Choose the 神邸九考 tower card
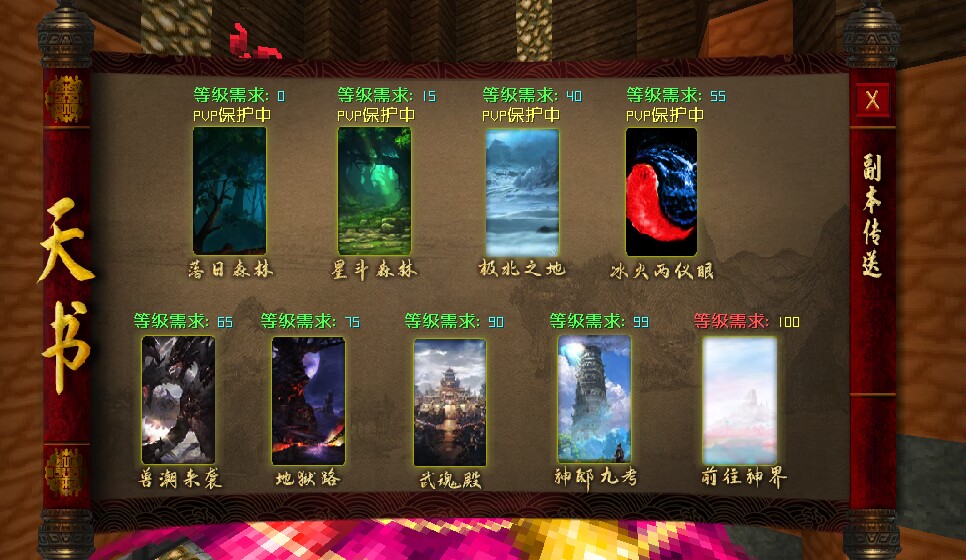 594,399
